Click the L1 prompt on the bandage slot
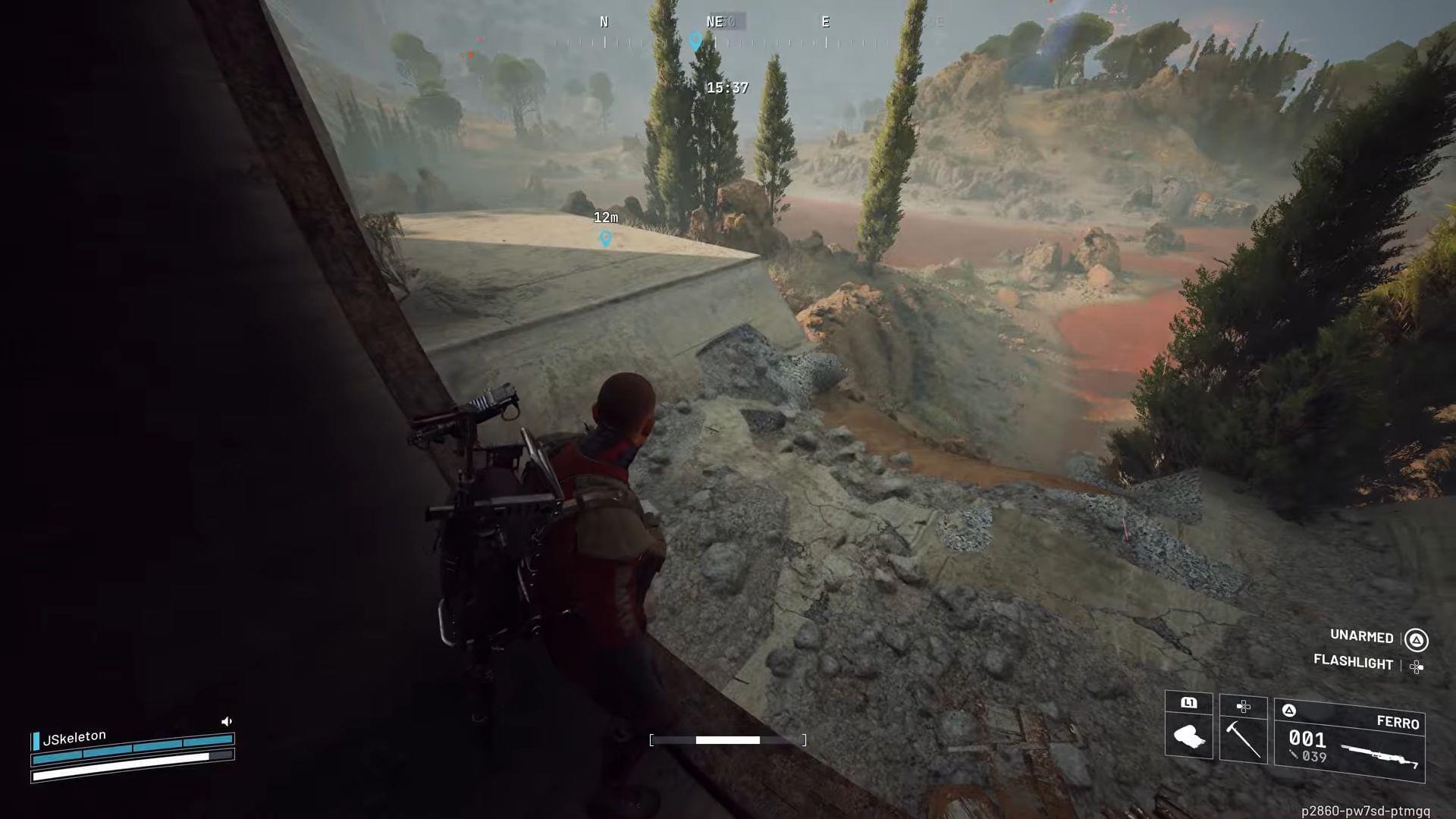Image resolution: width=1456 pixels, height=819 pixels. (1189, 702)
